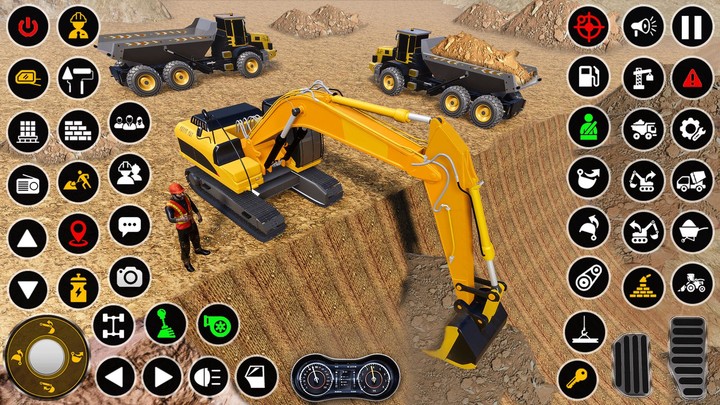
Task: Use the golden key ignition button
Action: pos(578,378)
